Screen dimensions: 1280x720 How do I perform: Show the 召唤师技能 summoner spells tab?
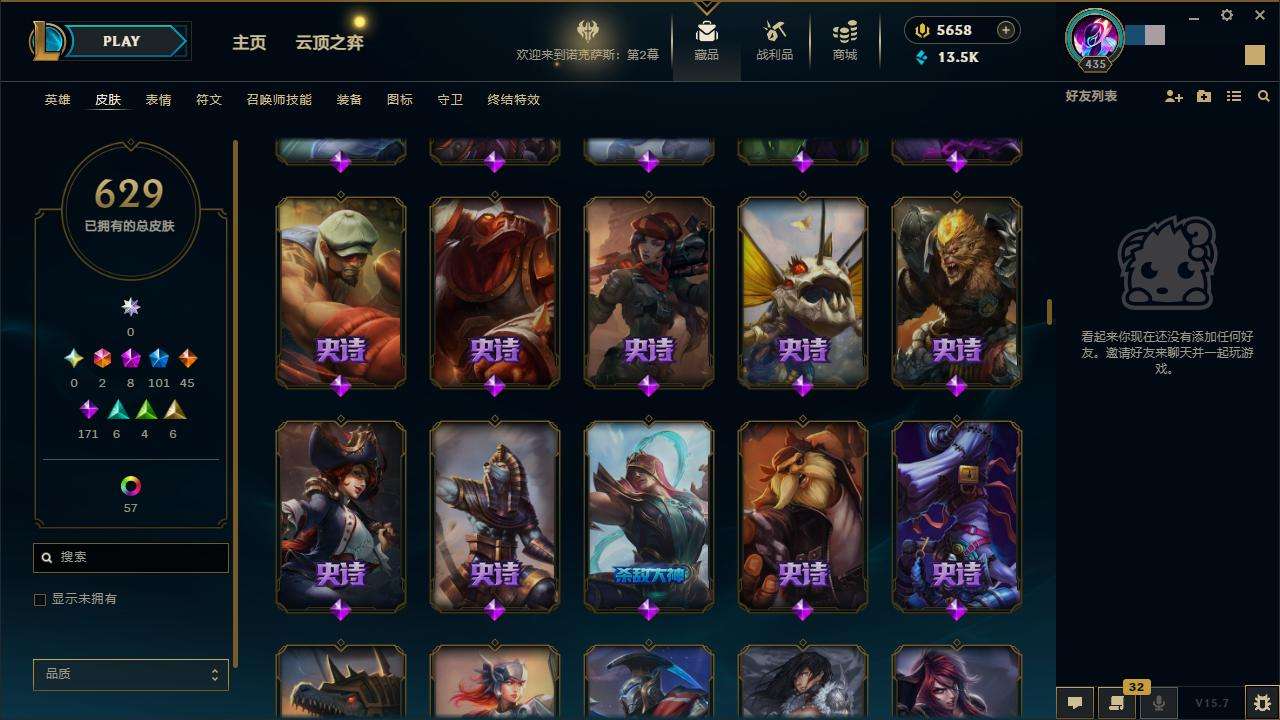279,100
